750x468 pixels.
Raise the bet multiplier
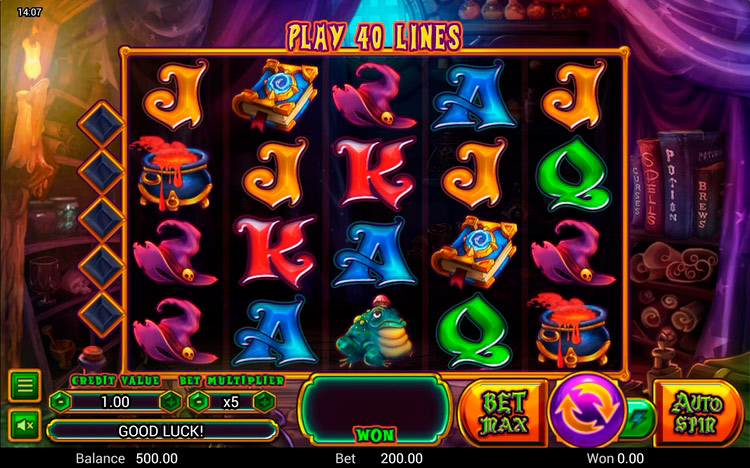(x=264, y=402)
